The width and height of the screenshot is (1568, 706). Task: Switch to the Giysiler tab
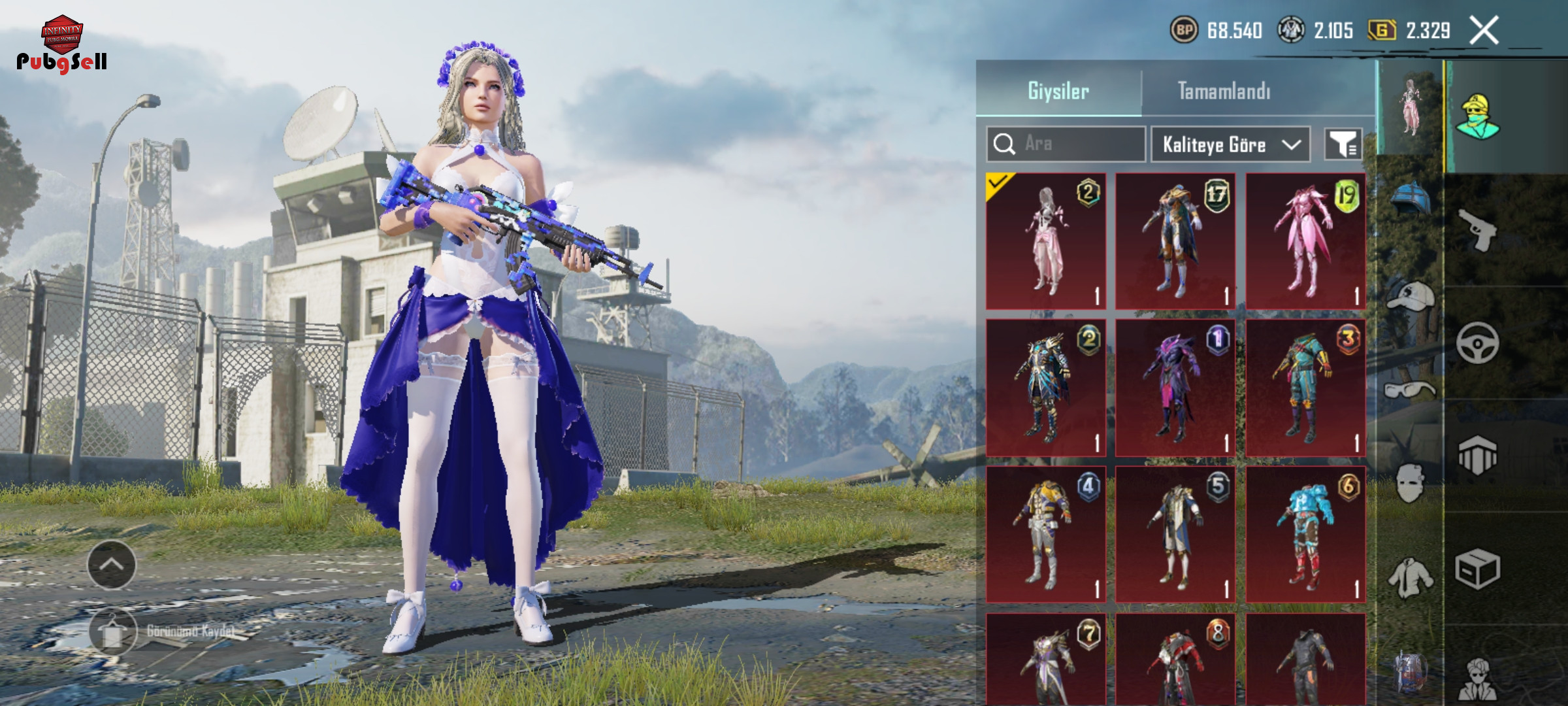click(x=1058, y=91)
